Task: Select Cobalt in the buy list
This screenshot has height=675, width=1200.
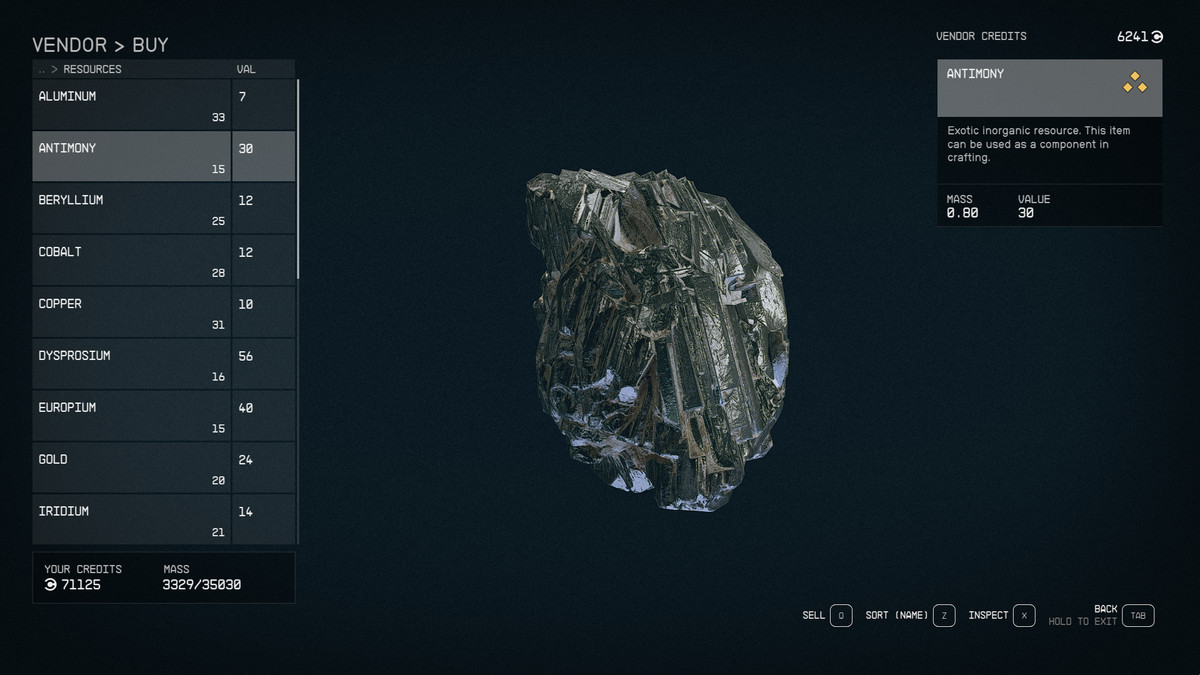Action: click(132, 260)
